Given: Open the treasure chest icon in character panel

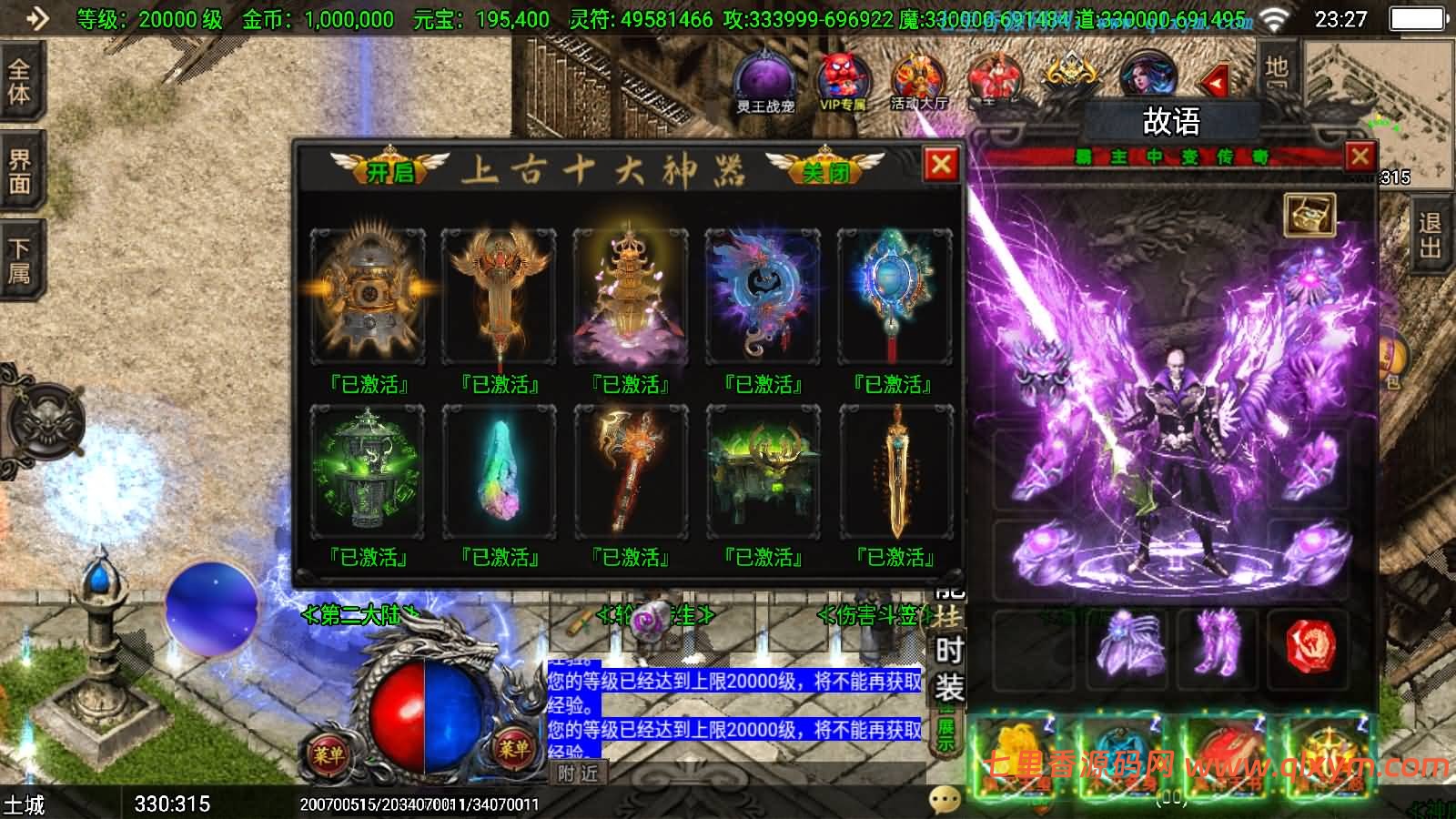Looking at the screenshot, I should (1309, 215).
